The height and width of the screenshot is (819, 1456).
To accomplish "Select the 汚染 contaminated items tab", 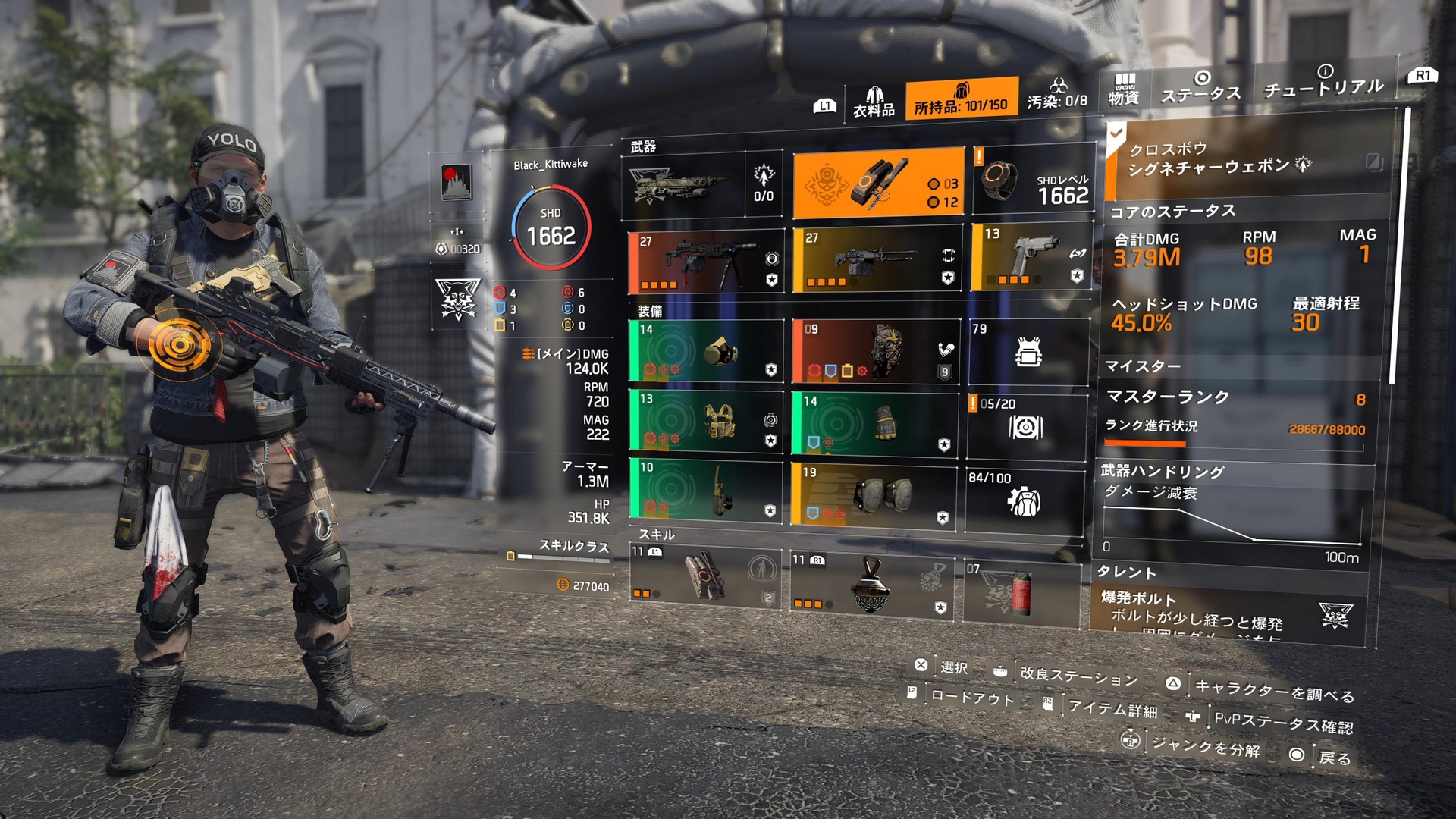I will click(1057, 96).
